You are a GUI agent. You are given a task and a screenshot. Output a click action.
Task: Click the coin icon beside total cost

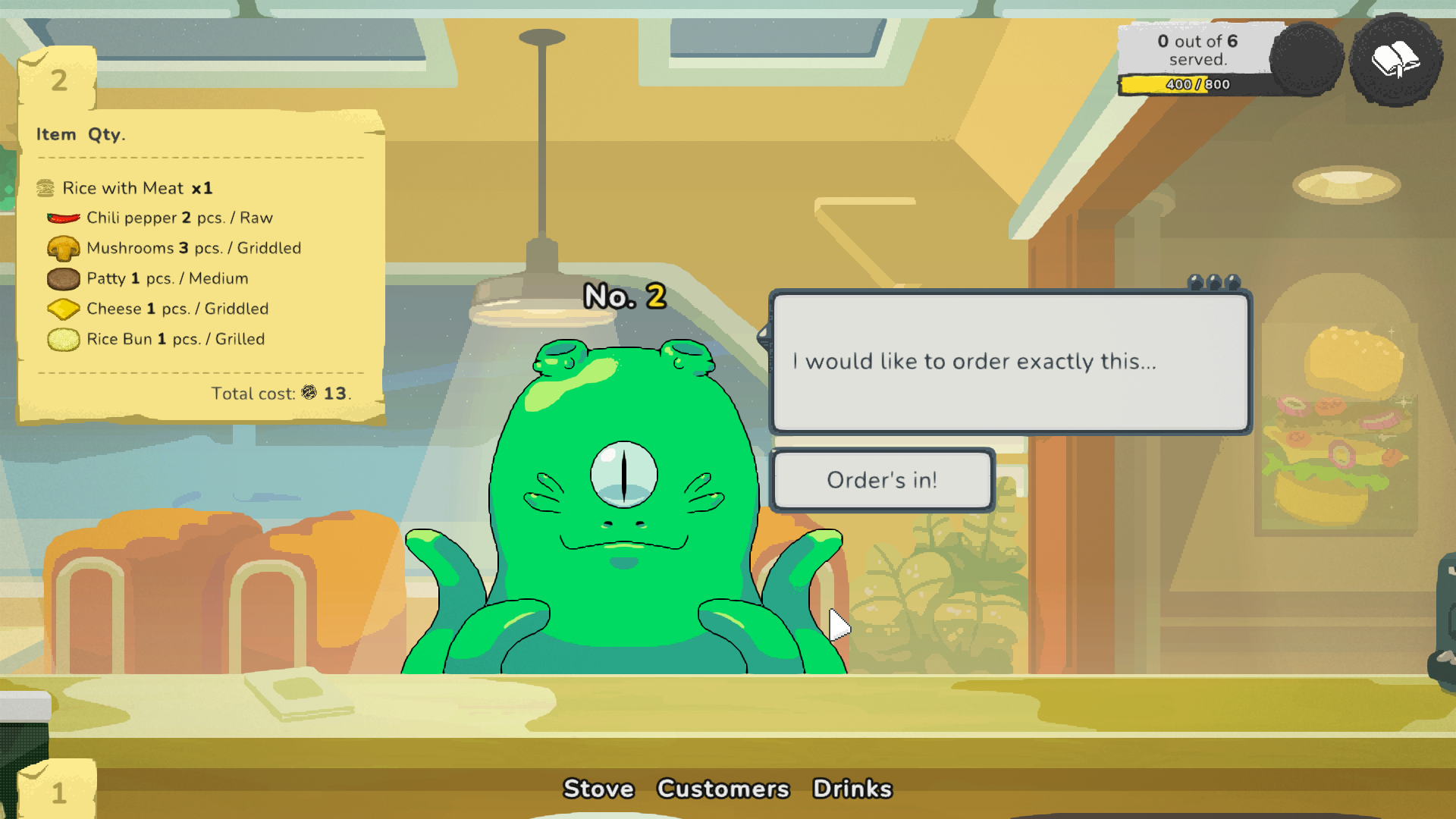click(309, 394)
